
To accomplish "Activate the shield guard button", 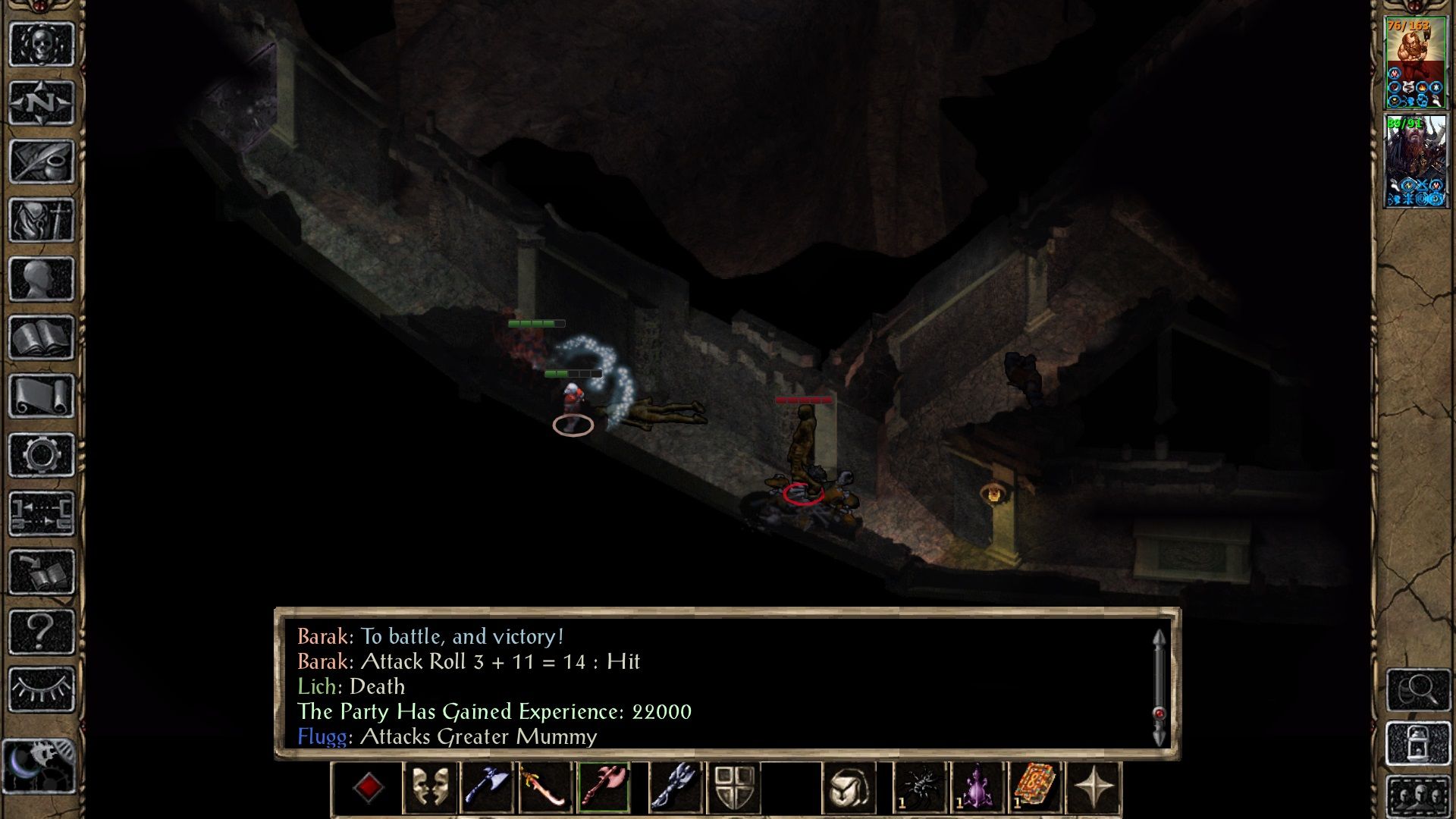I will 733,787.
